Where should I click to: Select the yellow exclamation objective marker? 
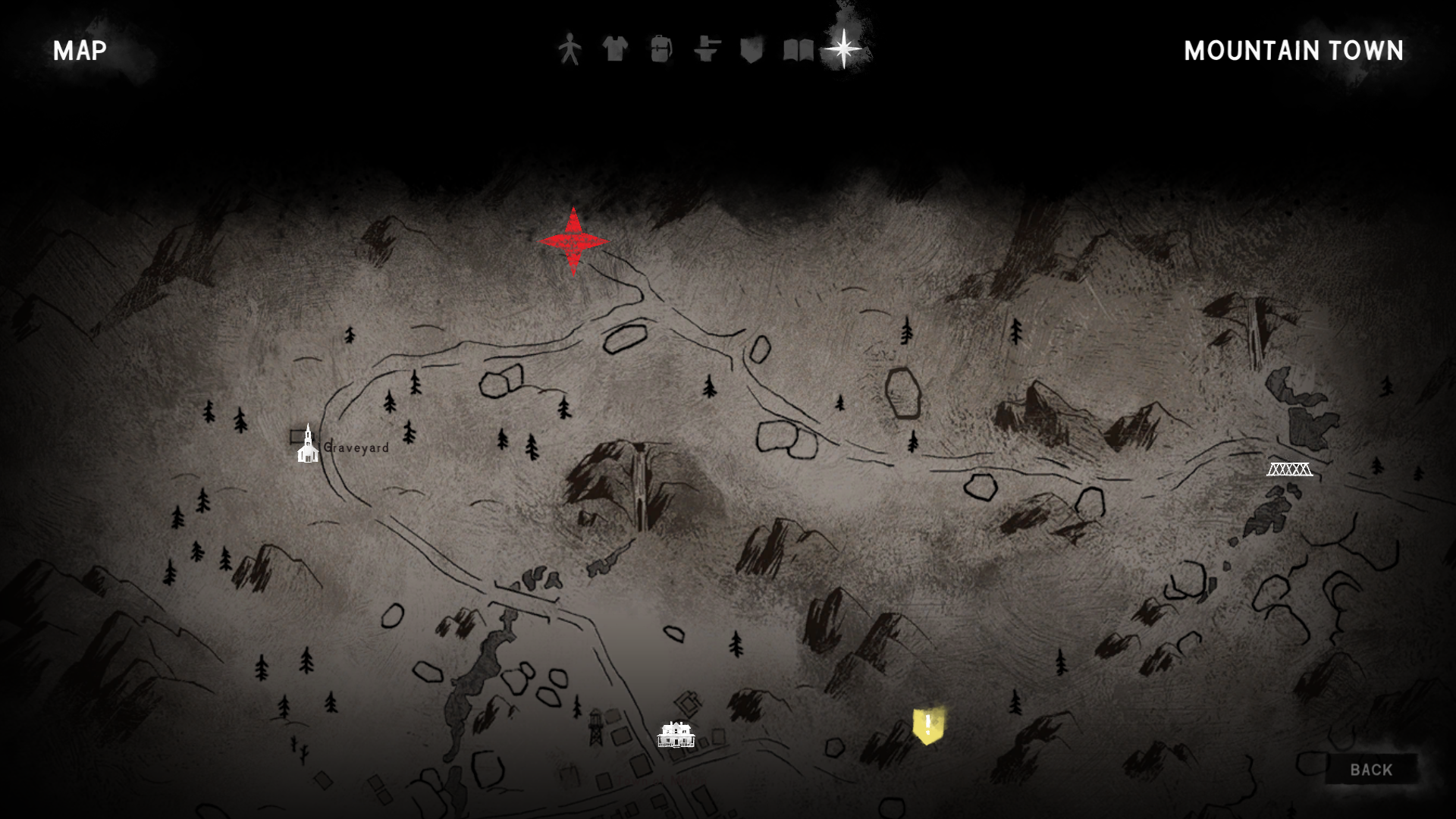pos(928,726)
